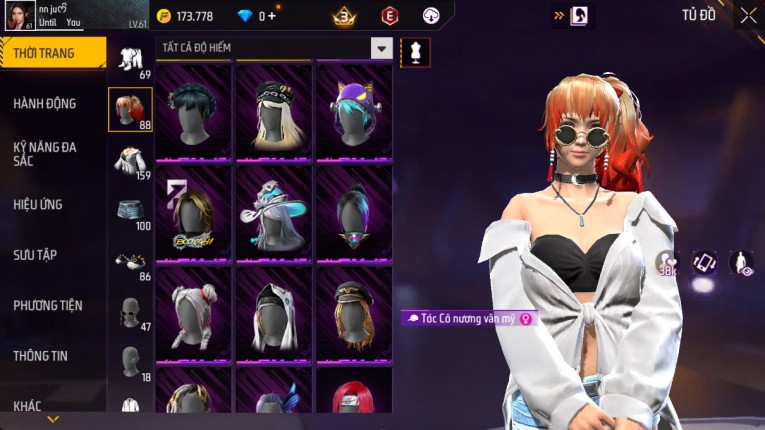Toggle the mannequin preview icon
The image size is (765, 430).
click(x=415, y=52)
